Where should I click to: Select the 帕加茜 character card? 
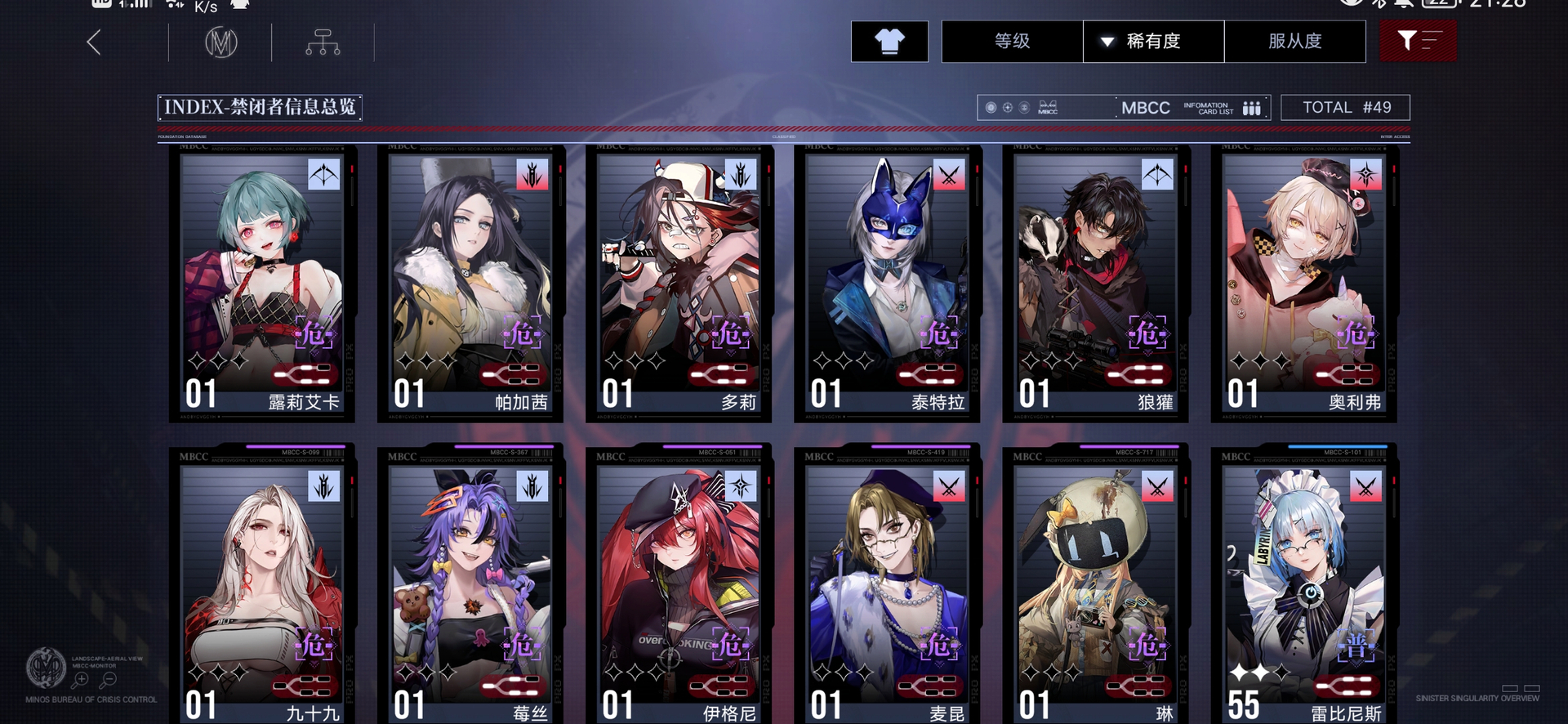(470, 283)
